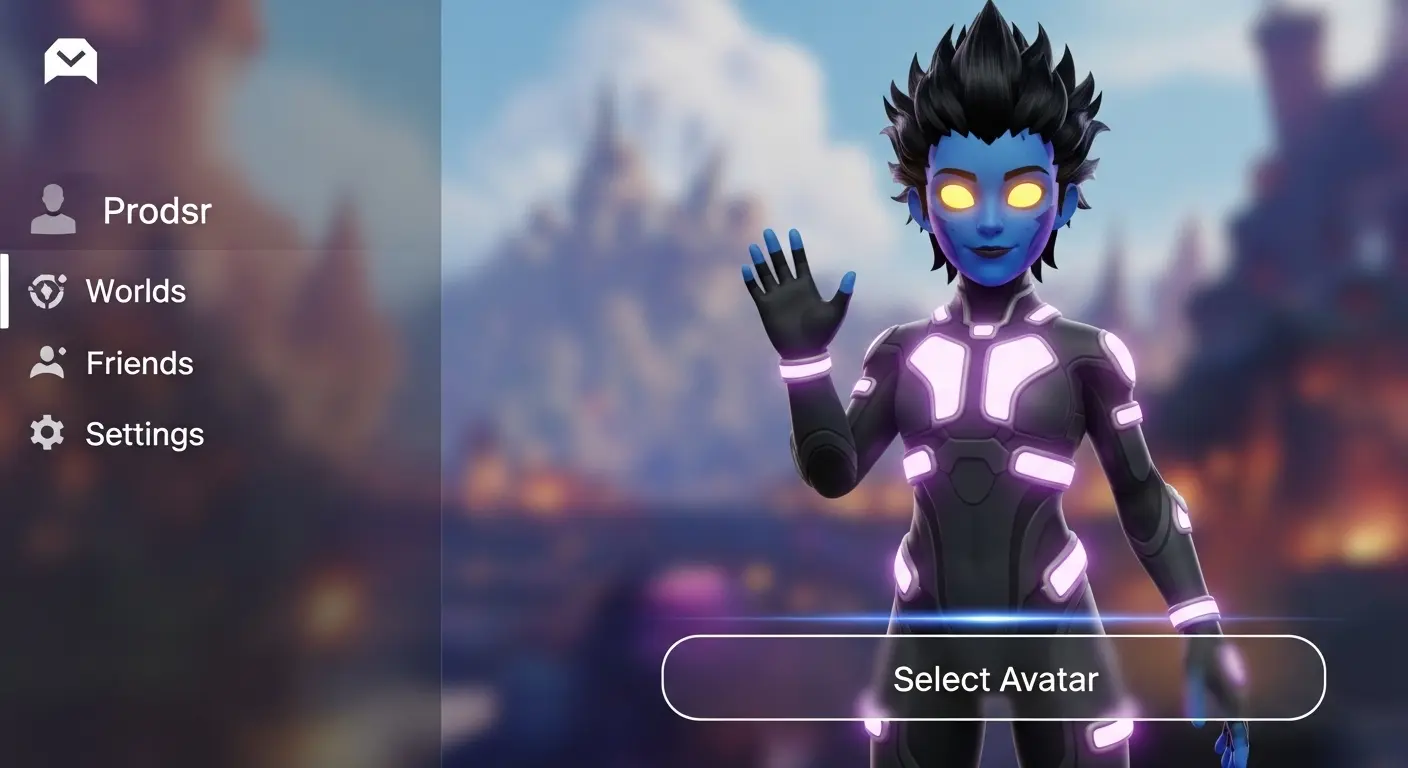The height and width of the screenshot is (768, 1408).
Task: Click the white active-selection indicator bar
Action: (x=7, y=291)
